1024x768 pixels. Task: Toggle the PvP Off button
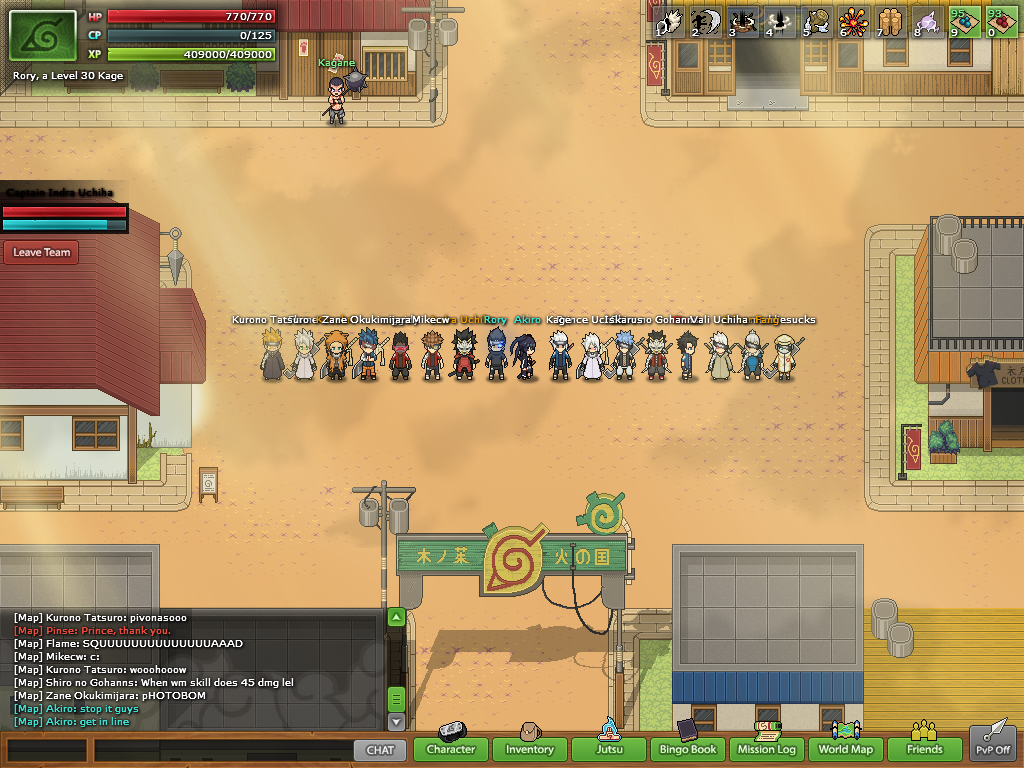(993, 745)
